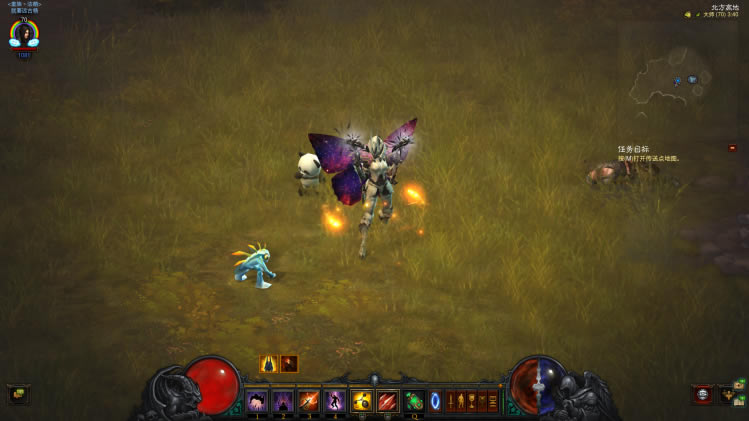Activate the red slash secondary skill
The width and height of the screenshot is (749, 421).
pyautogui.click(x=387, y=402)
